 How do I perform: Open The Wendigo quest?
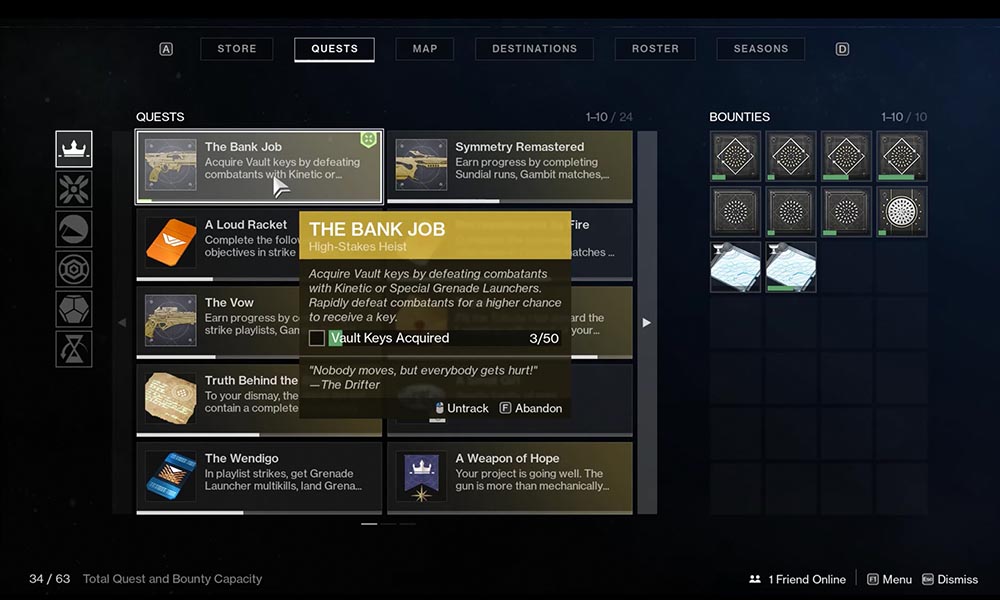pos(259,477)
